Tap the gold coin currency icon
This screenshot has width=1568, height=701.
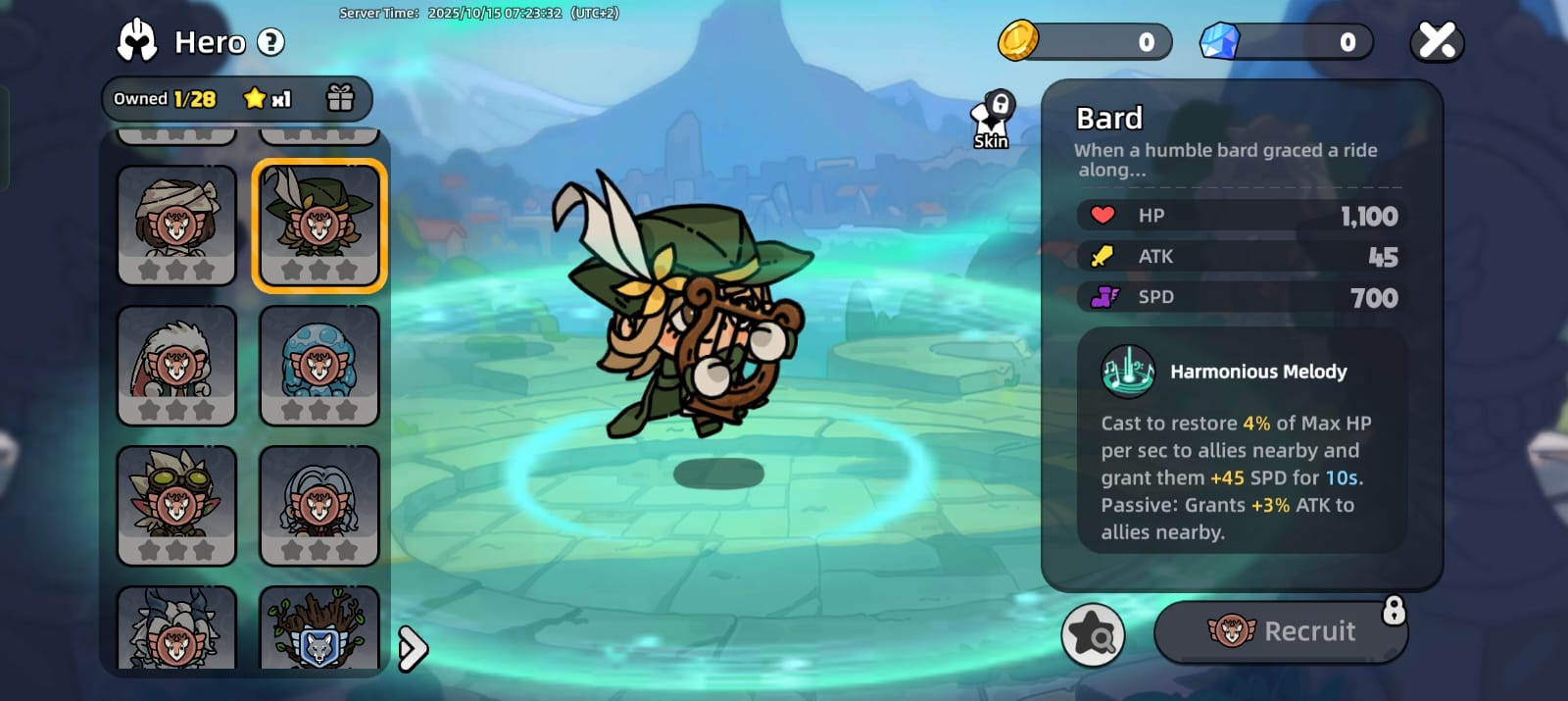pyautogui.click(x=1018, y=41)
